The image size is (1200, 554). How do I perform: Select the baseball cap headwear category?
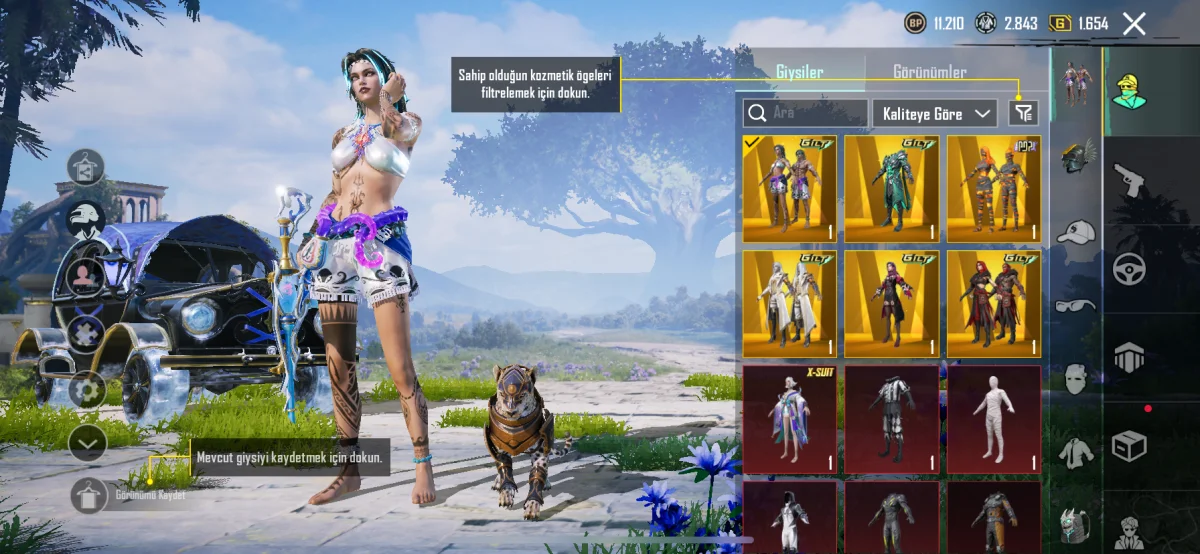click(1076, 233)
